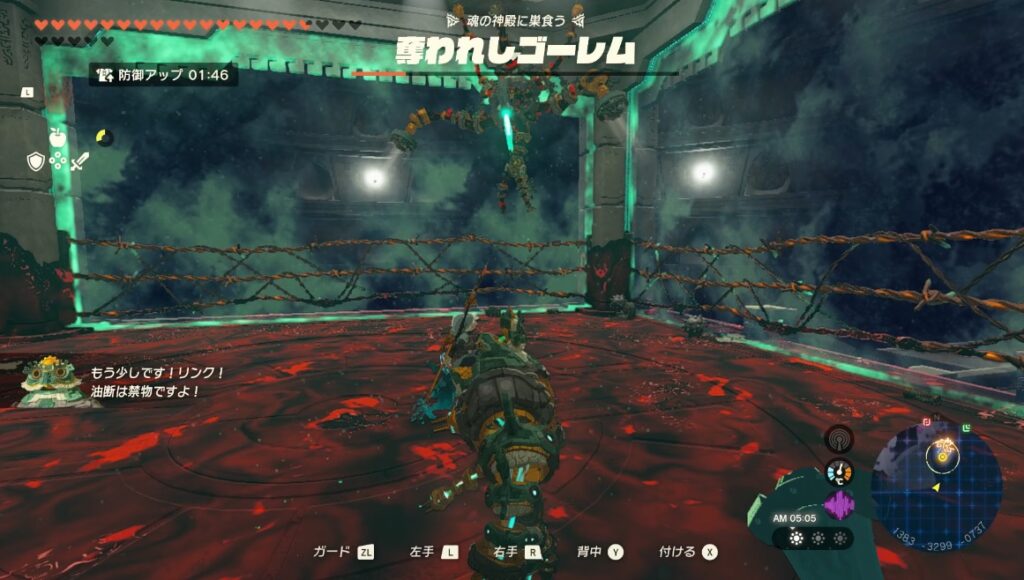Check the temperature gauge icon
Viewport: 1024px width, 580px height.
839,471
